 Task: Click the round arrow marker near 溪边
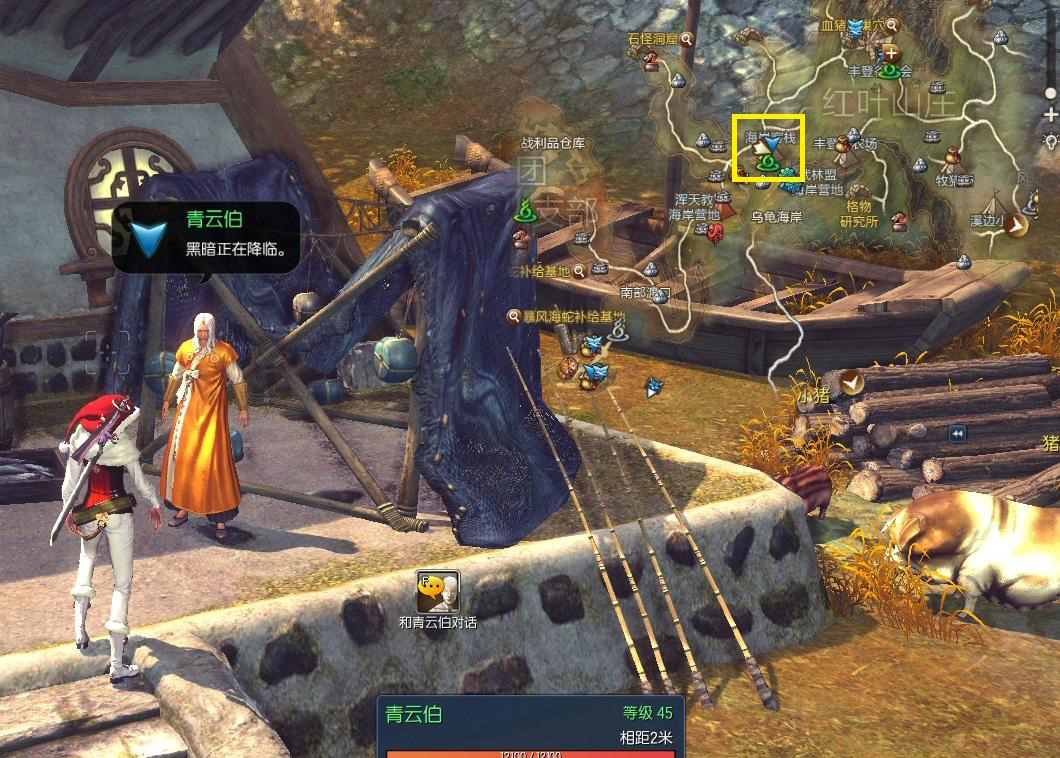point(1018,224)
